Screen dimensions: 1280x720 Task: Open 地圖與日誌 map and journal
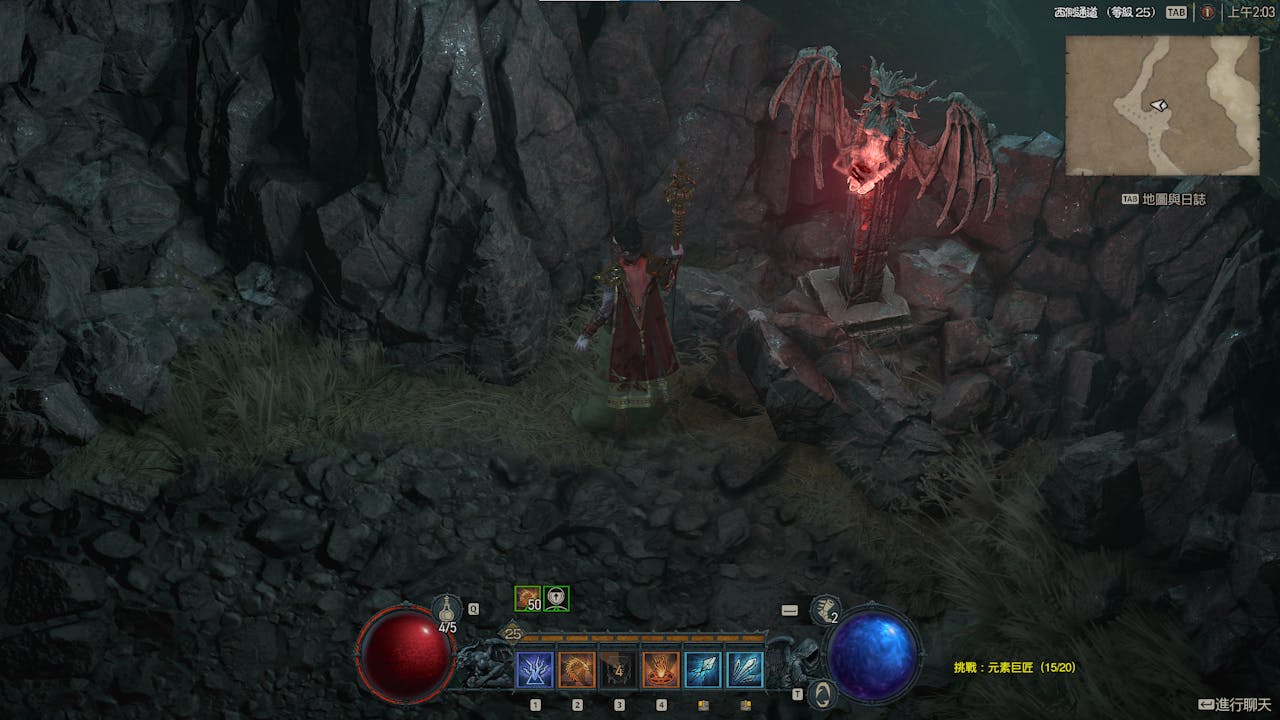(1163, 199)
